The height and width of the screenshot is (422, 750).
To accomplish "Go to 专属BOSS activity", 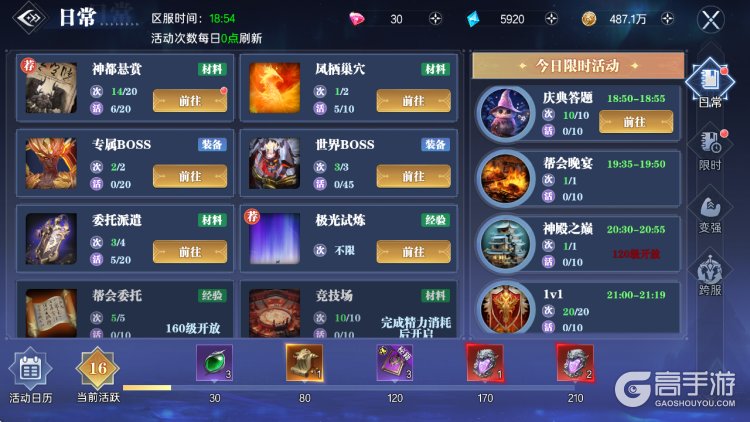I will [189, 176].
